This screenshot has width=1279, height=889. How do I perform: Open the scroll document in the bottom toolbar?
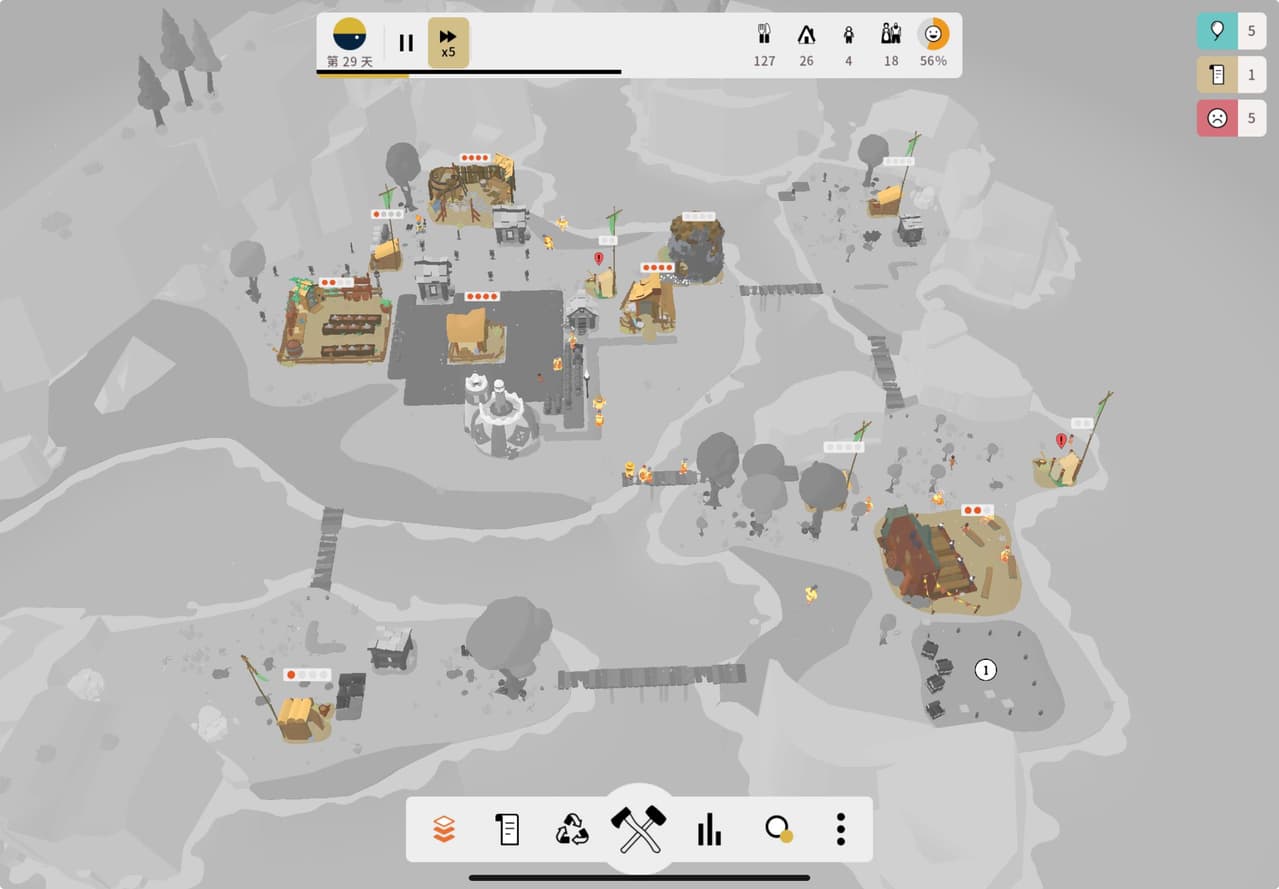point(508,829)
